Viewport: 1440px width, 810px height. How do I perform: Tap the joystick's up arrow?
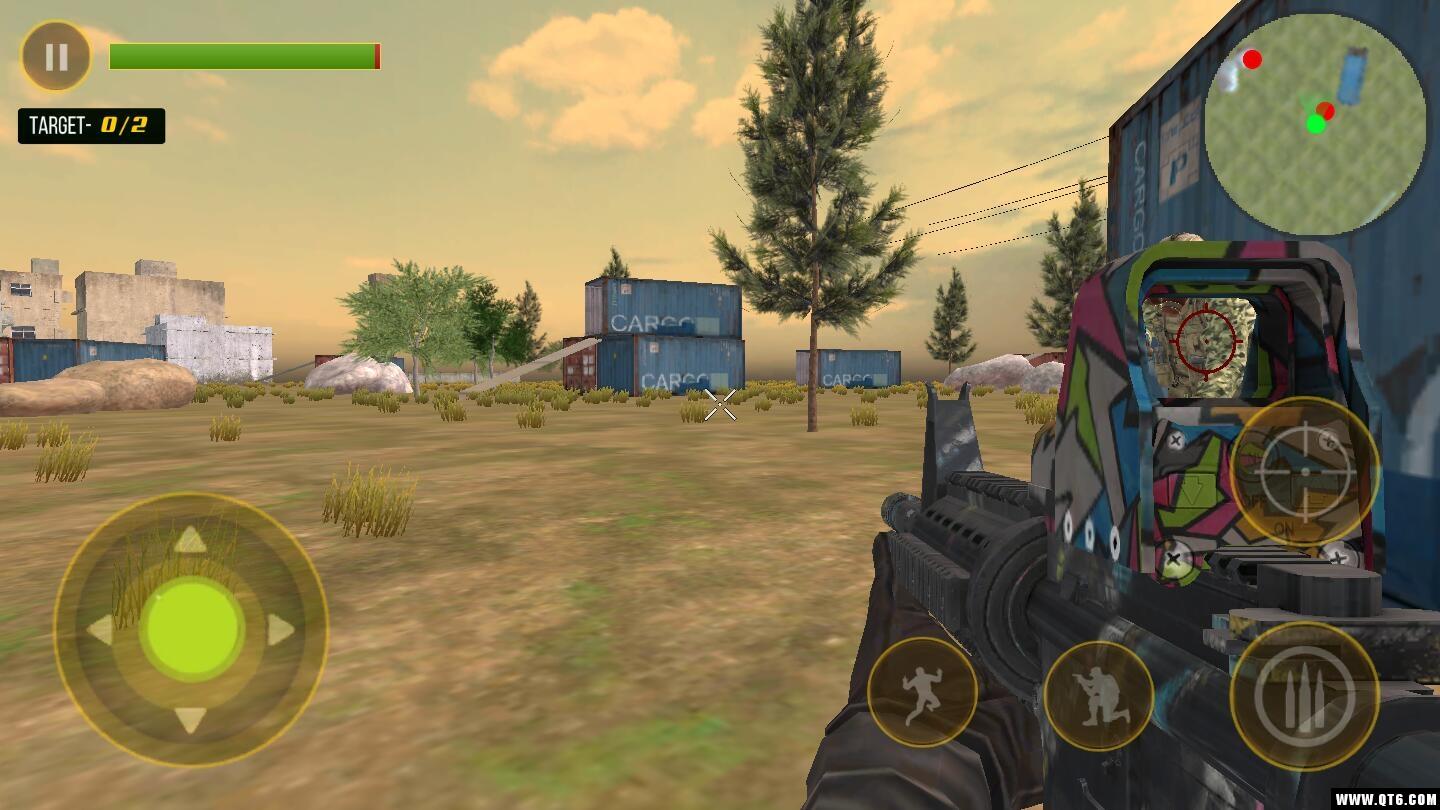[x=190, y=541]
